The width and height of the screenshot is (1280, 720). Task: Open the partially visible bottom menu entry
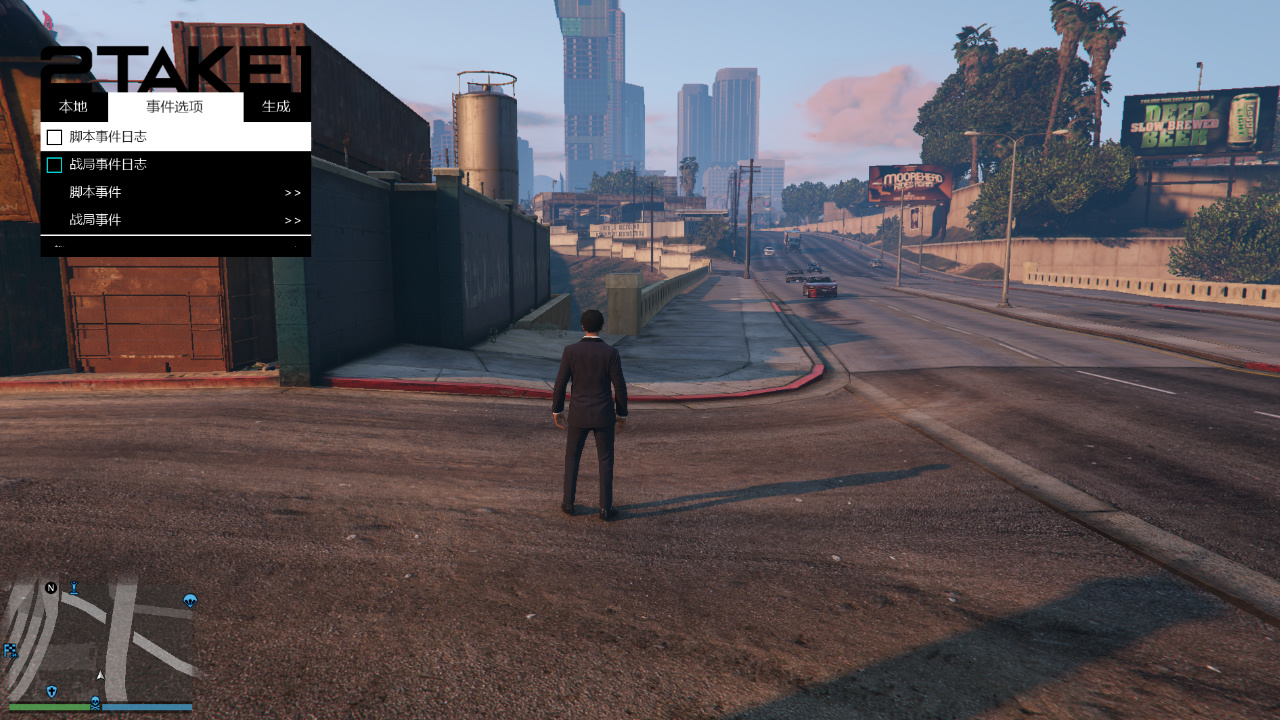pyautogui.click(x=175, y=246)
